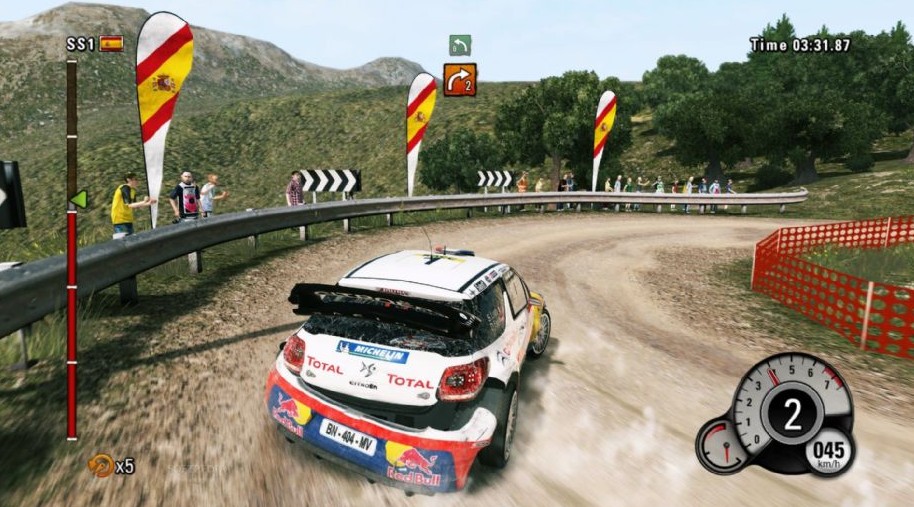The width and height of the screenshot is (914, 507).
Task: Click the orange right-turn pace note icon
Action: click(x=460, y=79)
